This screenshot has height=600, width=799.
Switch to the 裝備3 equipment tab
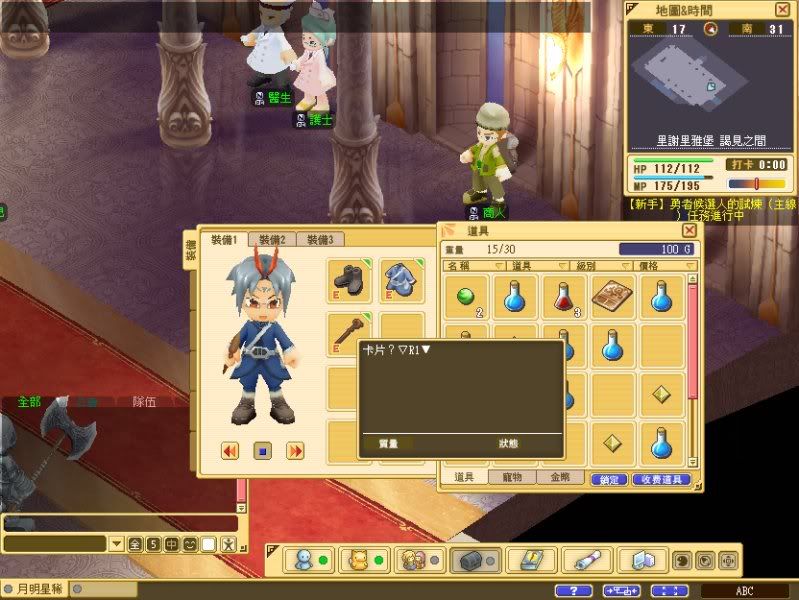320,240
